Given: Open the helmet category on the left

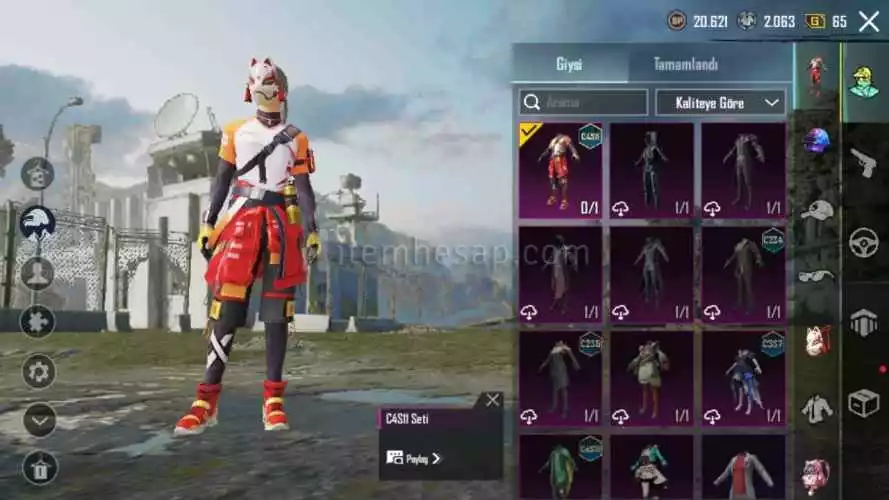Looking at the screenshot, I should click(38, 221).
